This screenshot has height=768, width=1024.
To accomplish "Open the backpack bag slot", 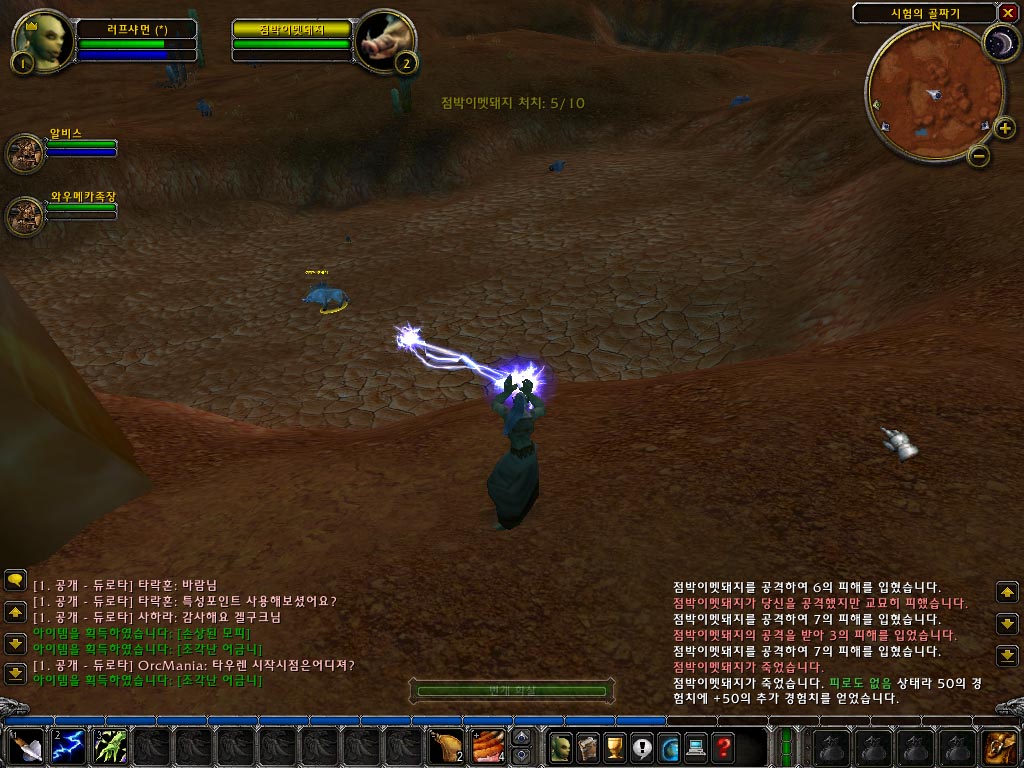I will pyautogui.click(x=999, y=747).
